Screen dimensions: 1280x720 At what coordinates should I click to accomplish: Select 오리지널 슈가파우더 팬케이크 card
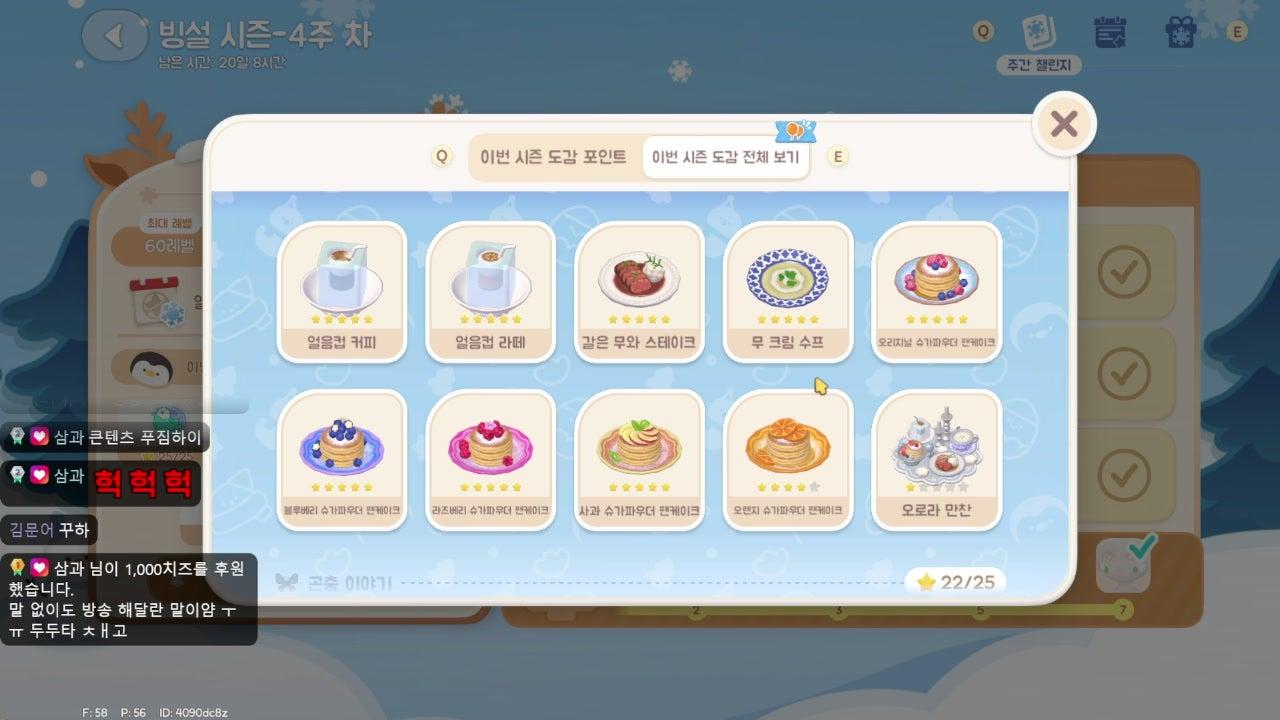[x=936, y=291]
